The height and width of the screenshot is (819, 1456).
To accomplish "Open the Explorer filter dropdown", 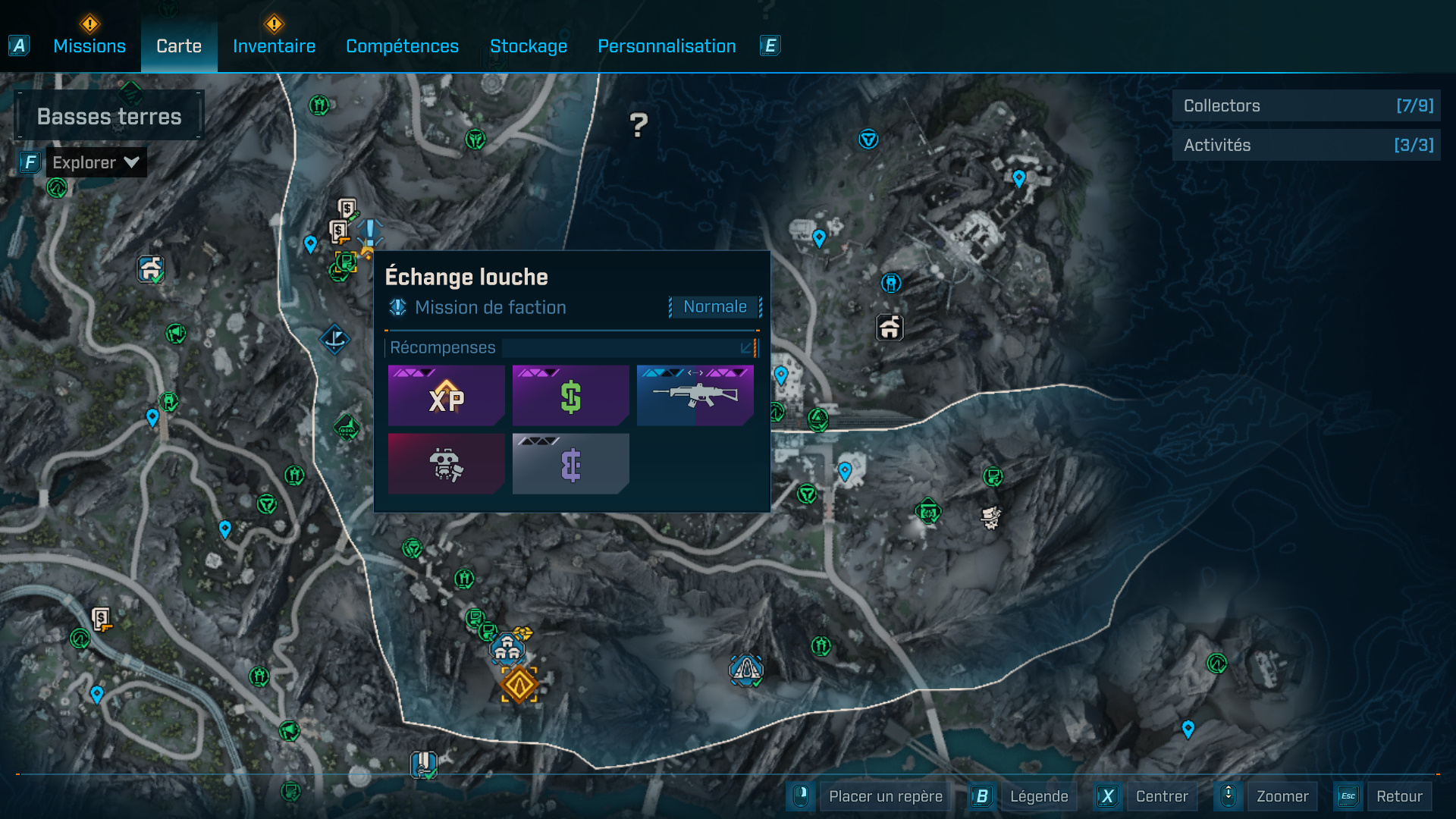I will pos(96,162).
